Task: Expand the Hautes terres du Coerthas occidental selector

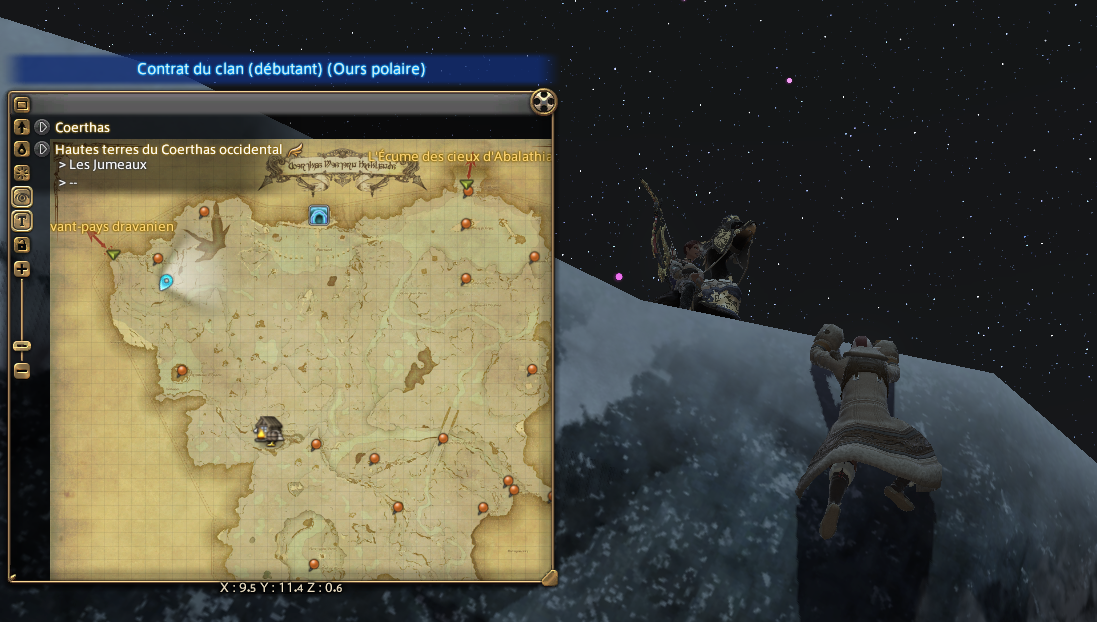Action: click(x=42, y=149)
